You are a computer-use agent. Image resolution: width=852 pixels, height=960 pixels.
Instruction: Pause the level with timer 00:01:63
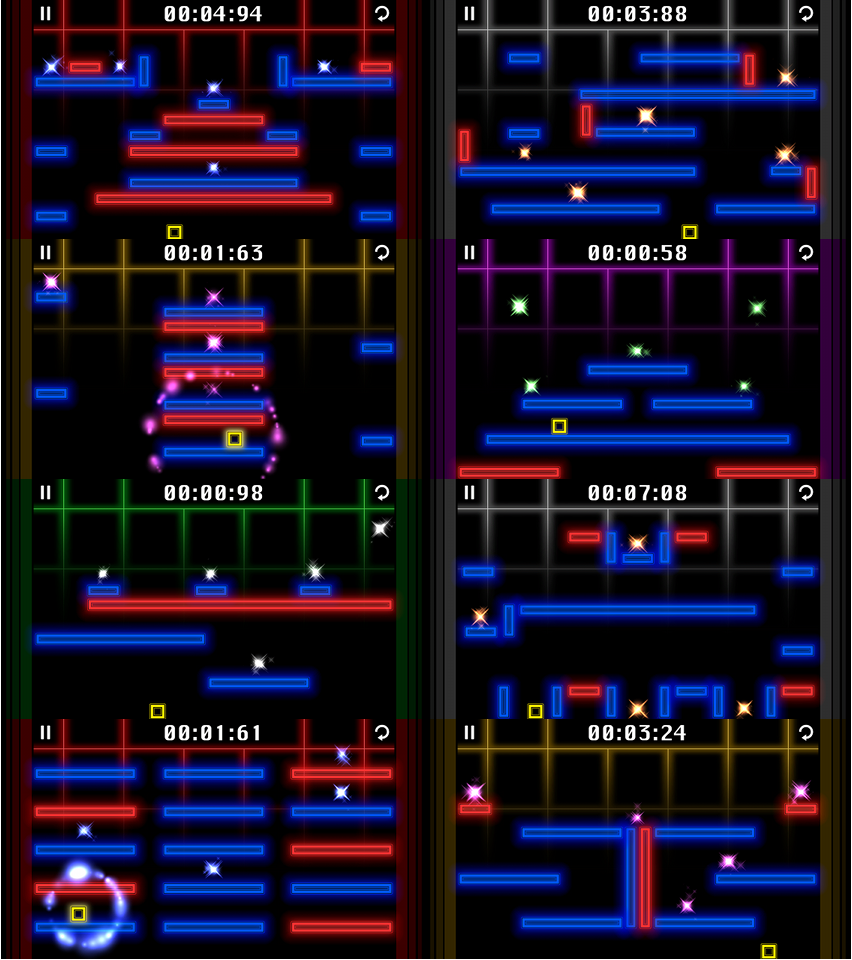(x=45, y=253)
